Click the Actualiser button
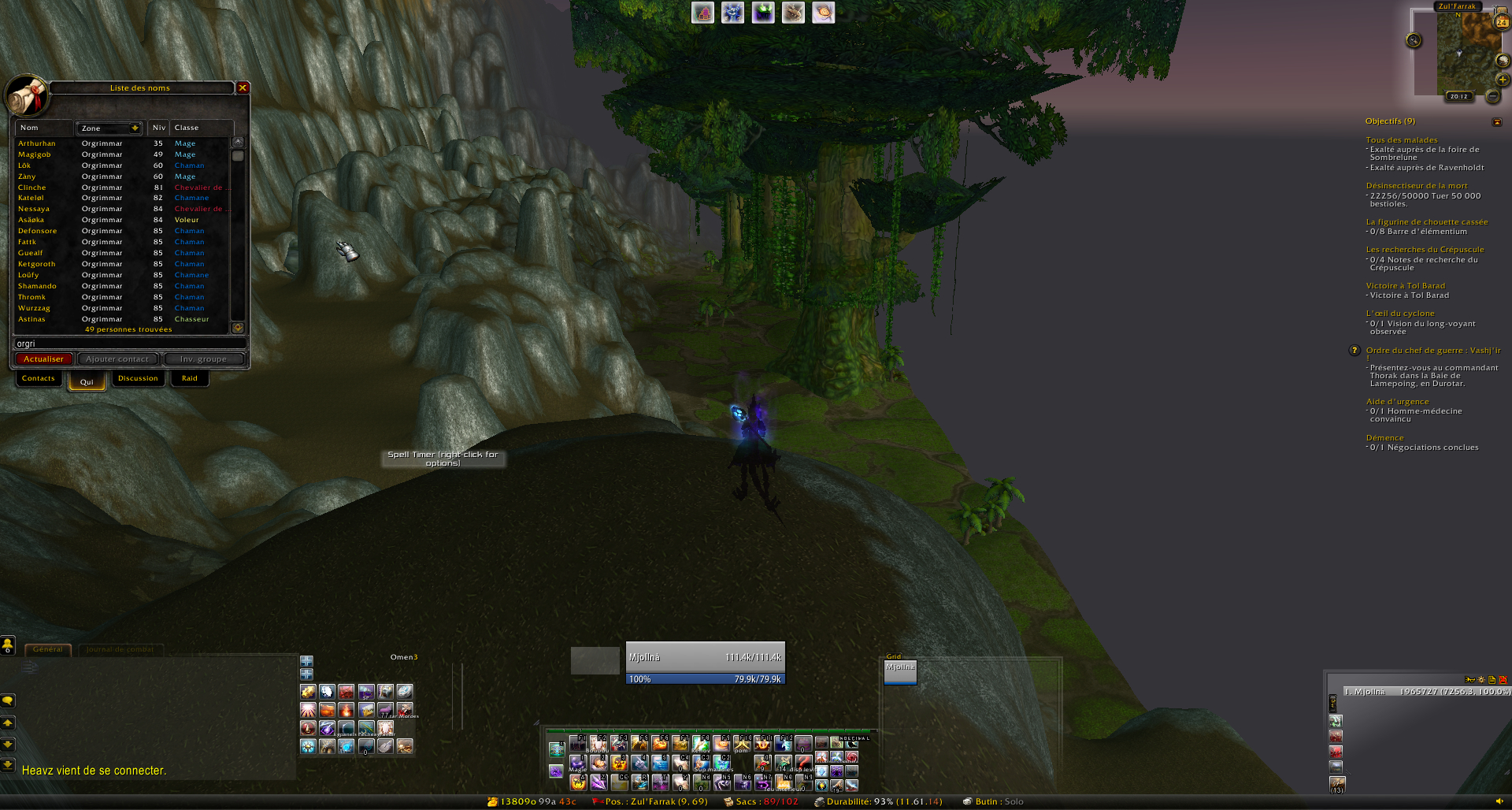The width and height of the screenshot is (1512, 810). tap(44, 359)
